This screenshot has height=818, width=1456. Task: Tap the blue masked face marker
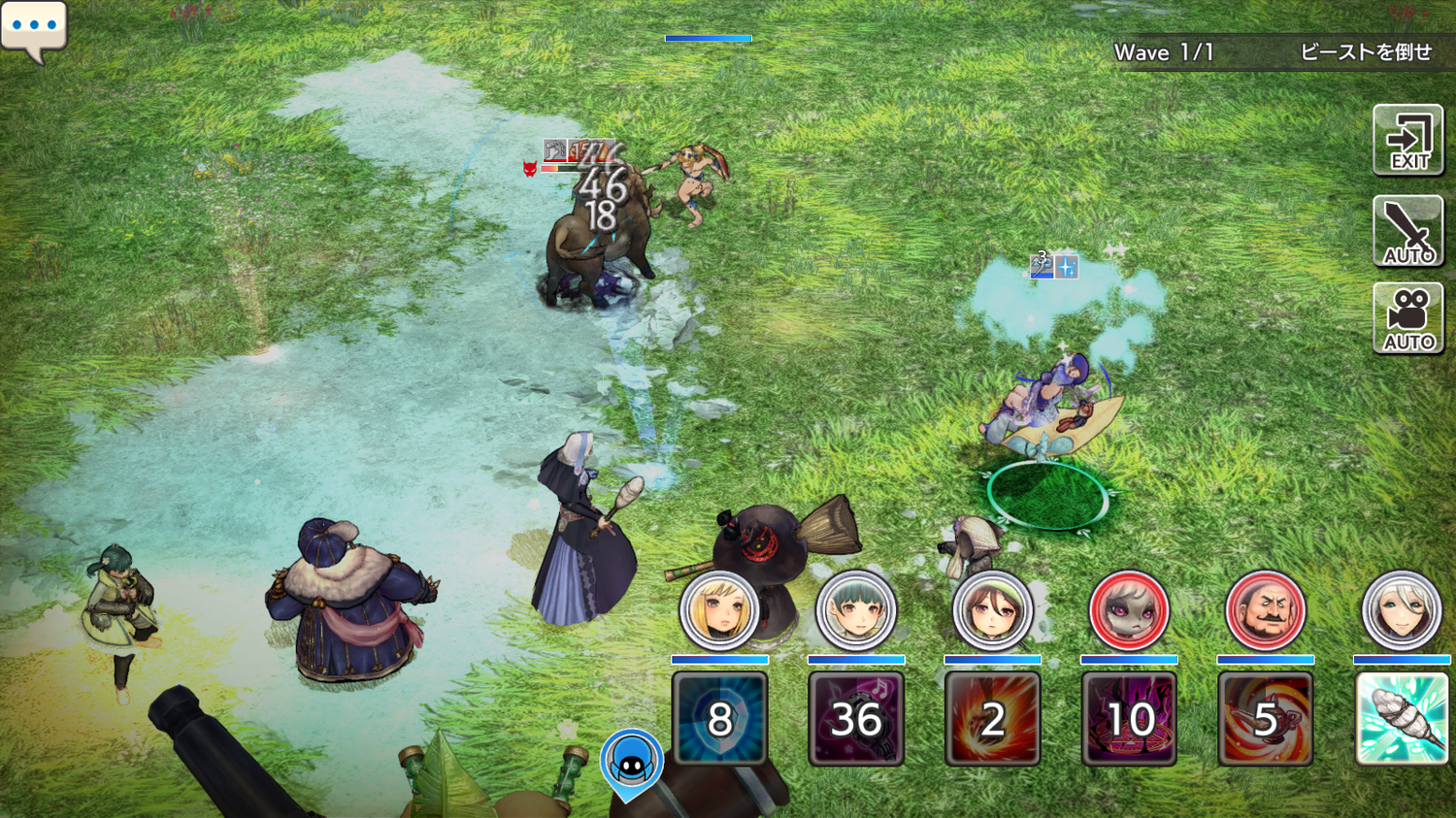point(632,764)
